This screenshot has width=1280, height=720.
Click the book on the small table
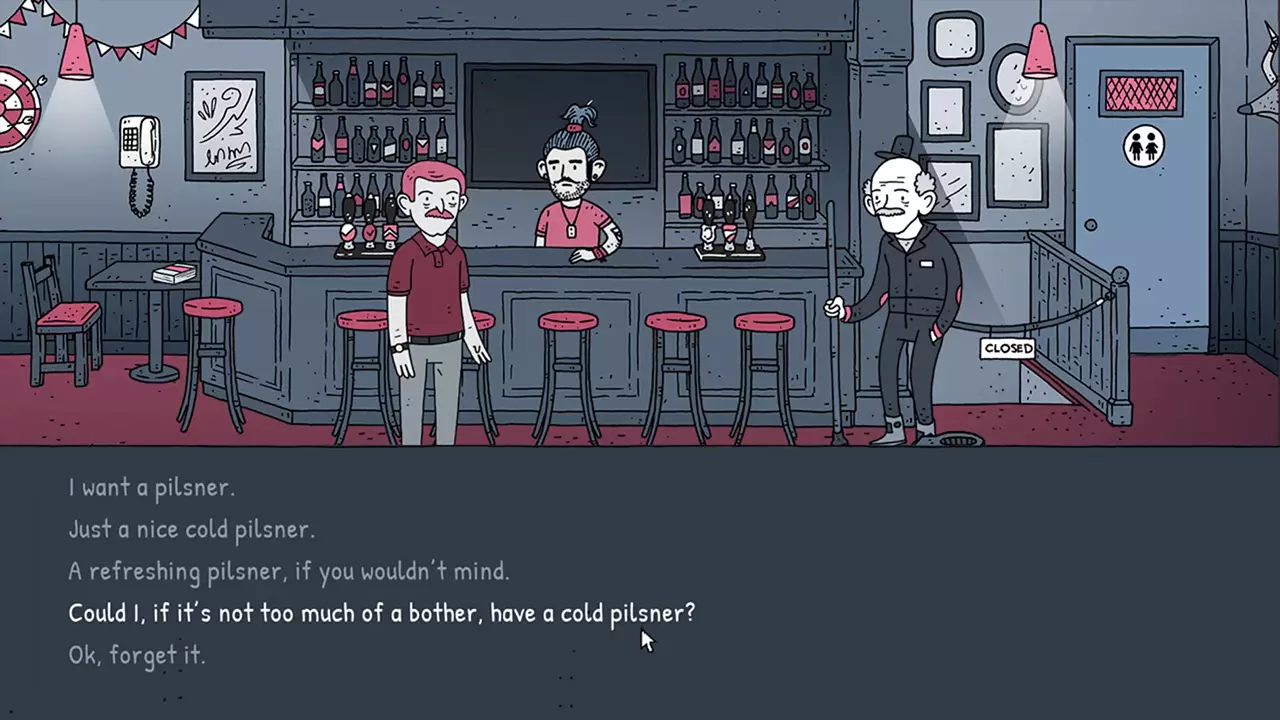[175, 273]
